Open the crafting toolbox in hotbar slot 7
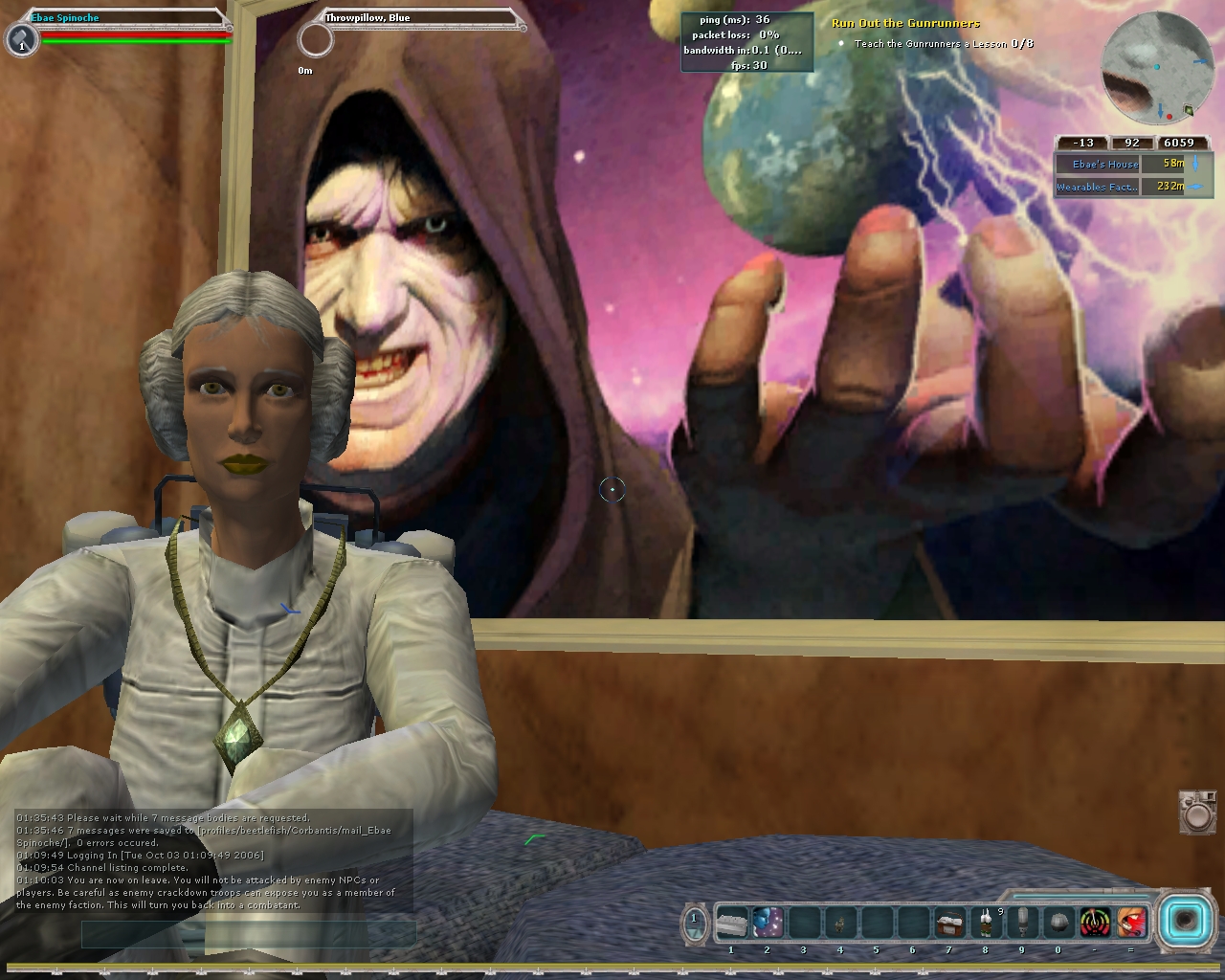Screen dimensions: 1225x980 [949, 922]
